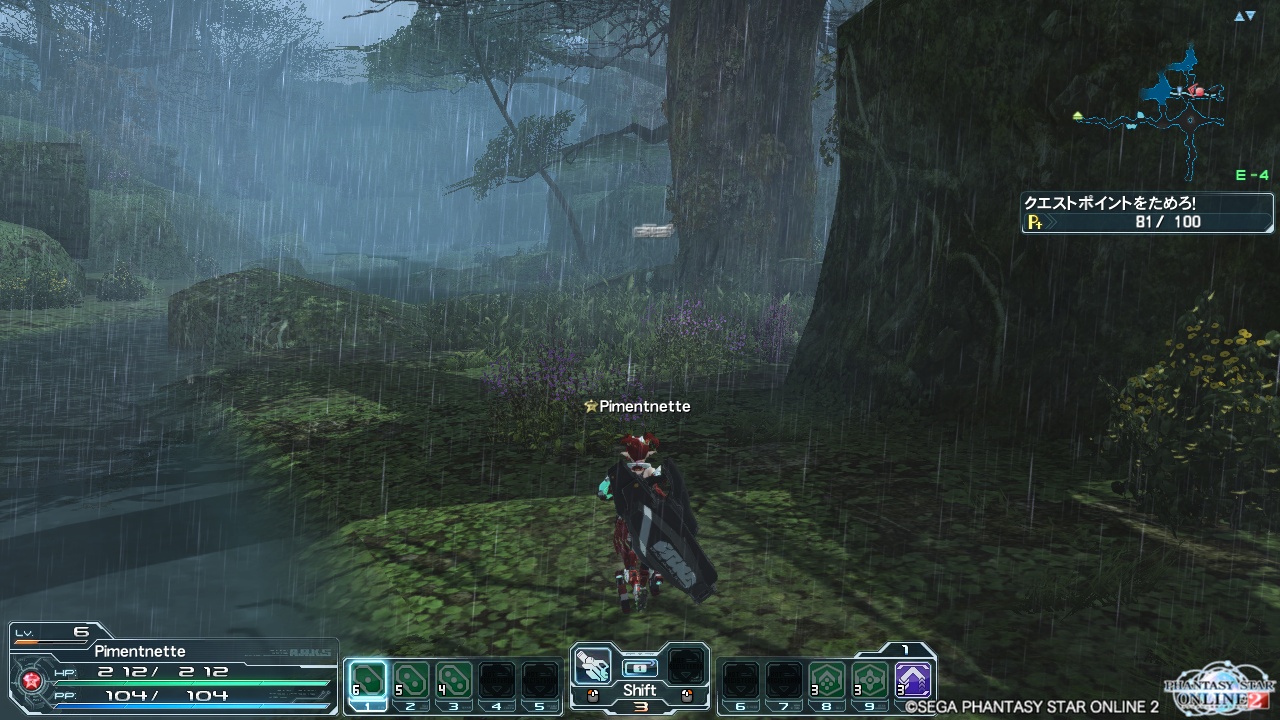Activate the green skill in slot 8
The height and width of the screenshot is (720, 1280).
click(x=827, y=680)
